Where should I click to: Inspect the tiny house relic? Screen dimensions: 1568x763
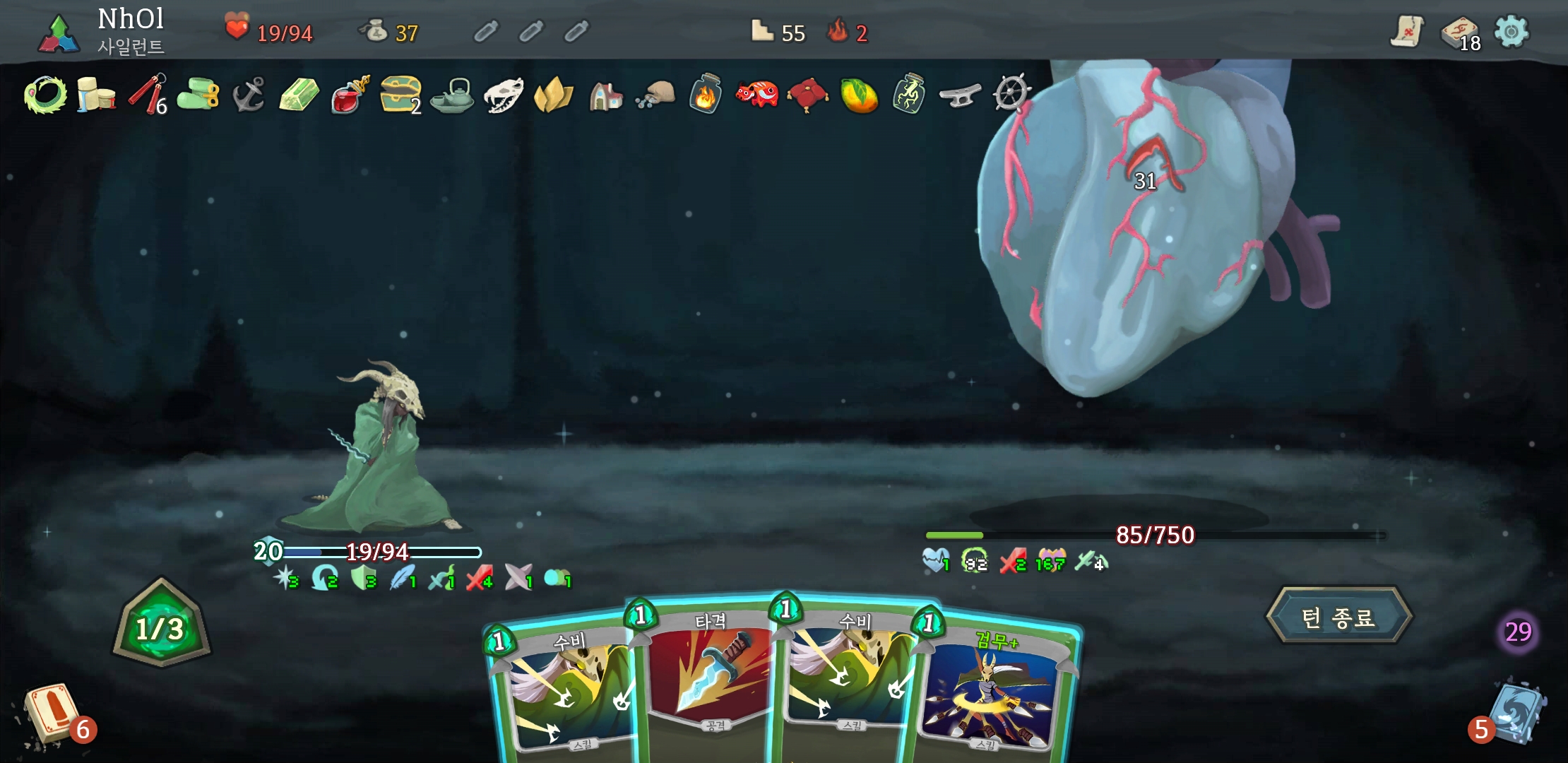pyautogui.click(x=605, y=95)
